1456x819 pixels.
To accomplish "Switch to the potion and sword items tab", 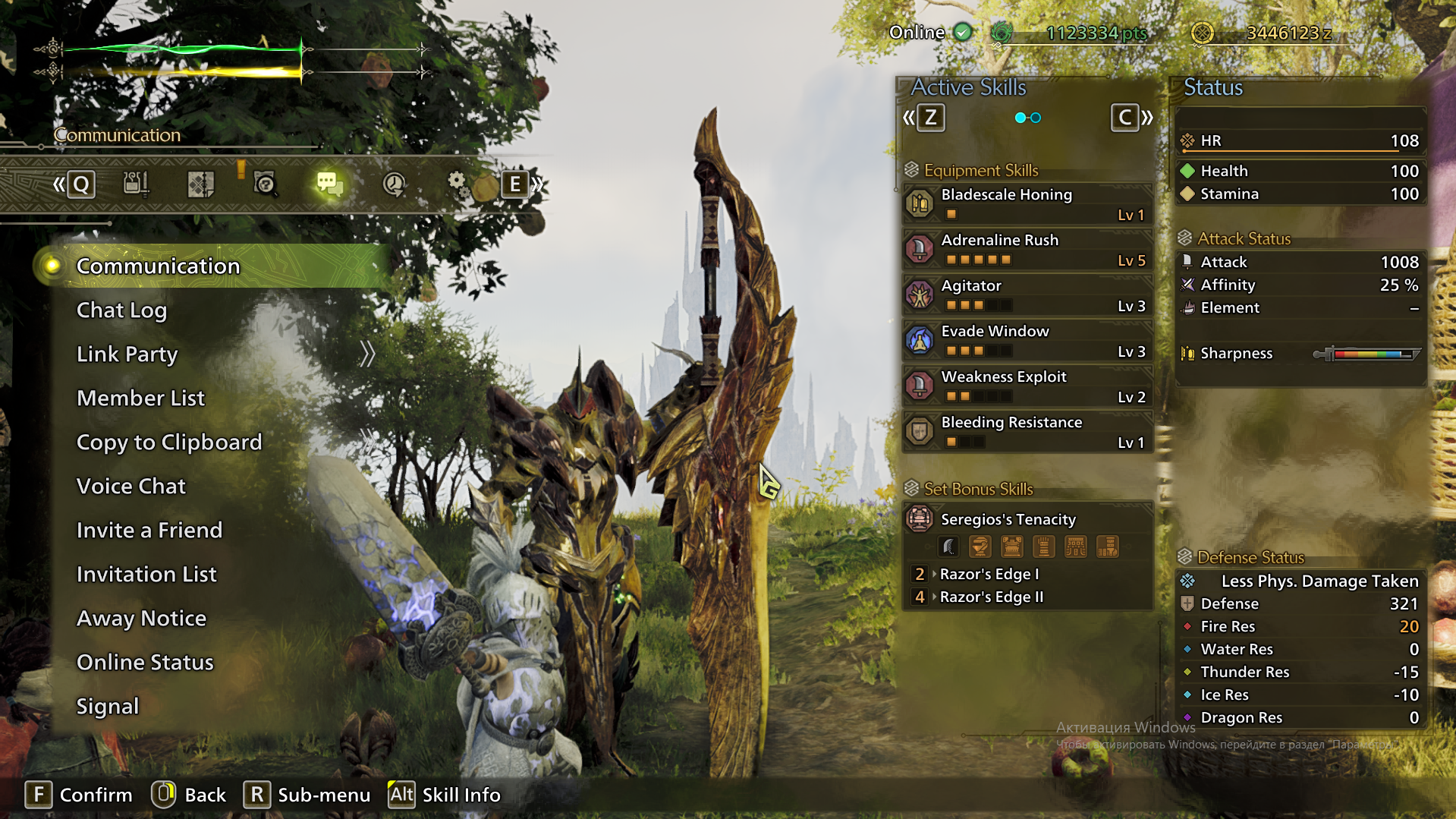I will [x=137, y=184].
